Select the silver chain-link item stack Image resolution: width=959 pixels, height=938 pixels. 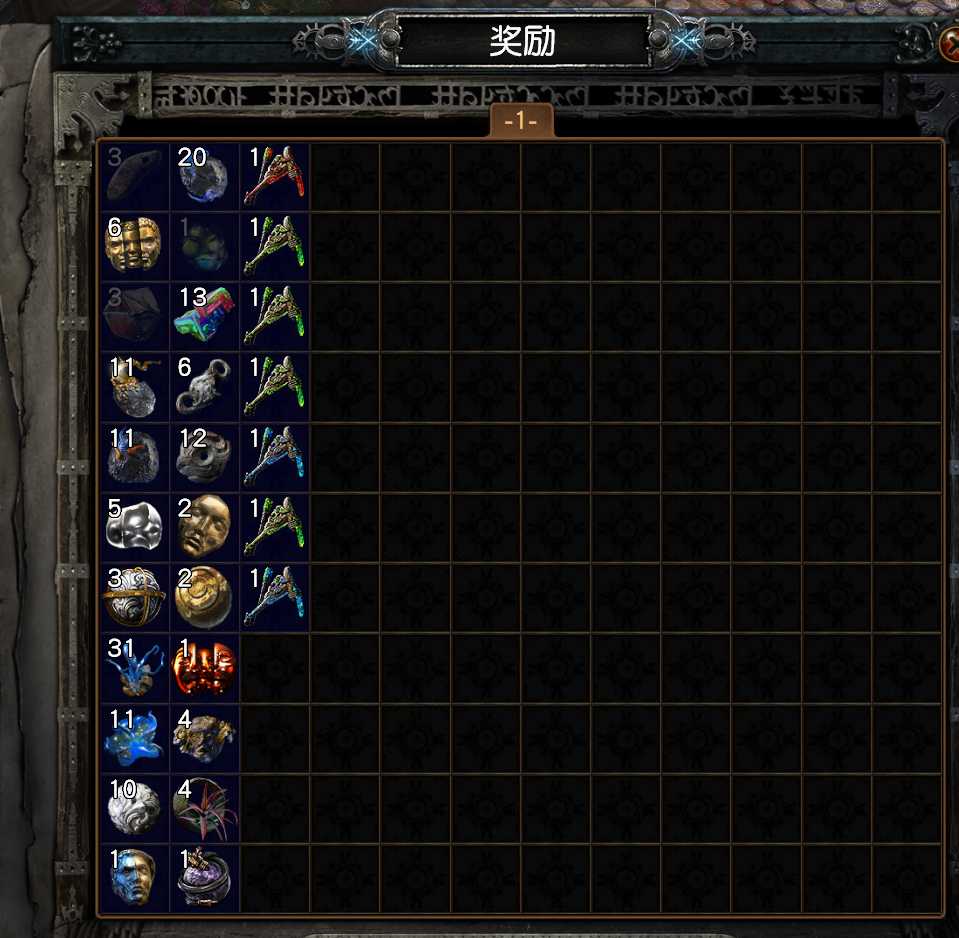tap(204, 387)
